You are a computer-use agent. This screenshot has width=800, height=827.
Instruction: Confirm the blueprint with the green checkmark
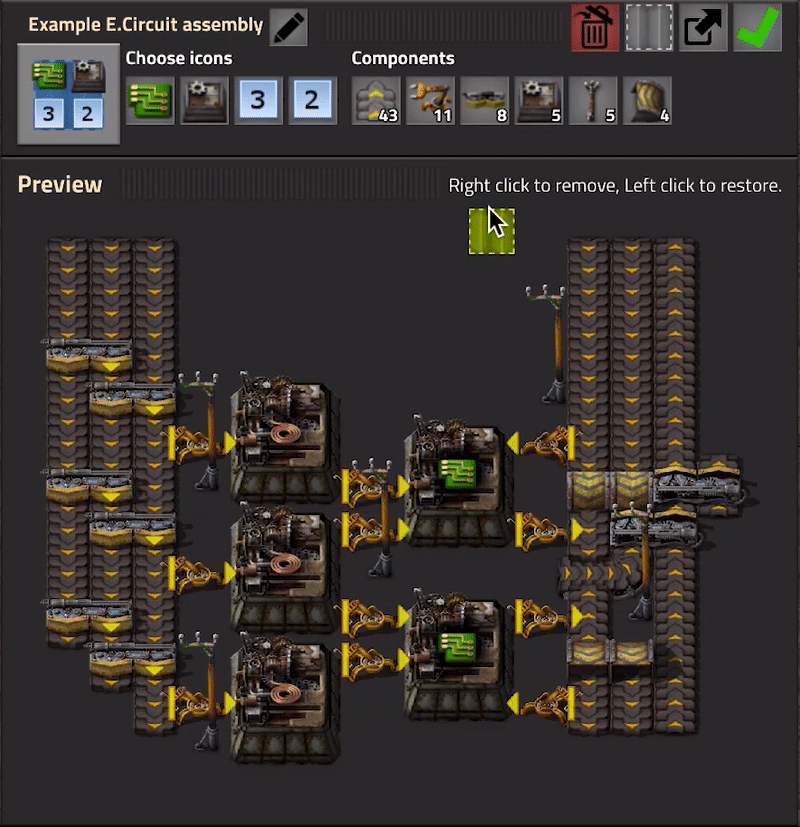click(x=757, y=28)
